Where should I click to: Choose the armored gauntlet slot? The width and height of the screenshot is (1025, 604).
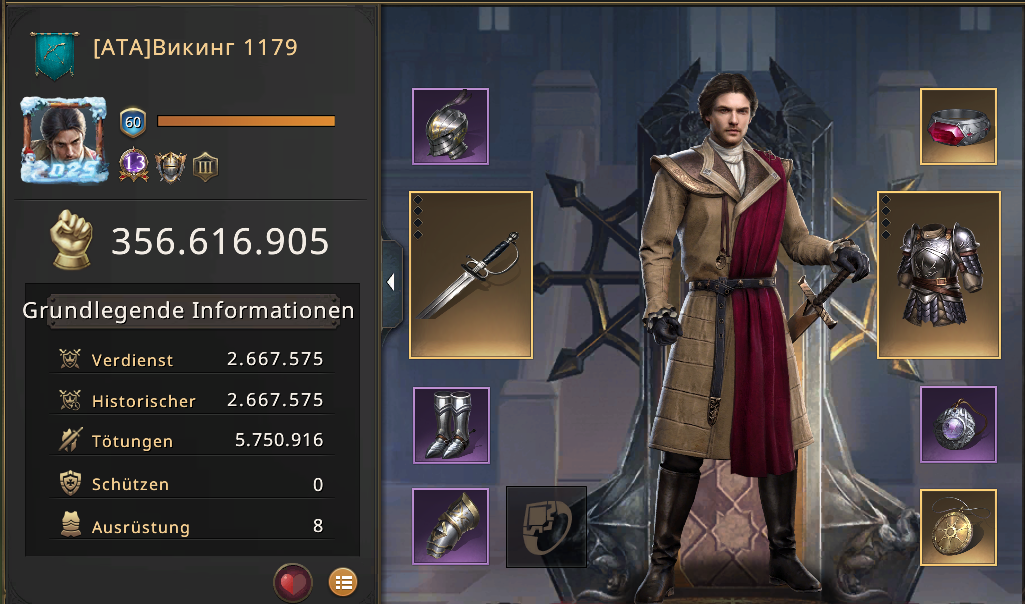point(450,526)
